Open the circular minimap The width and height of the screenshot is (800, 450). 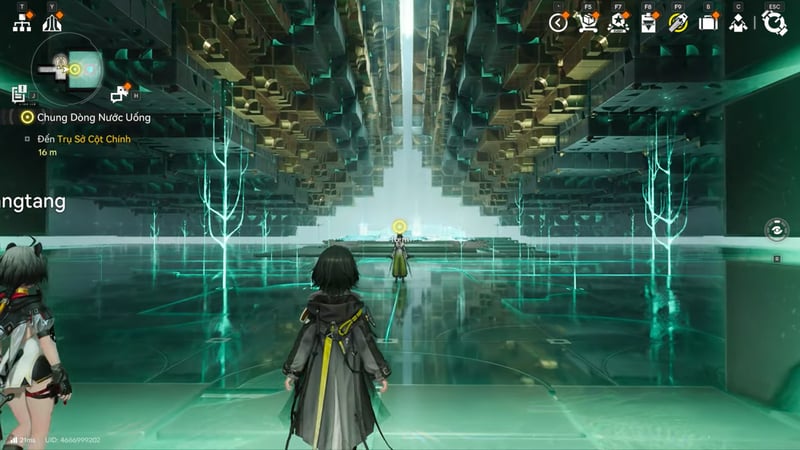click(x=65, y=68)
